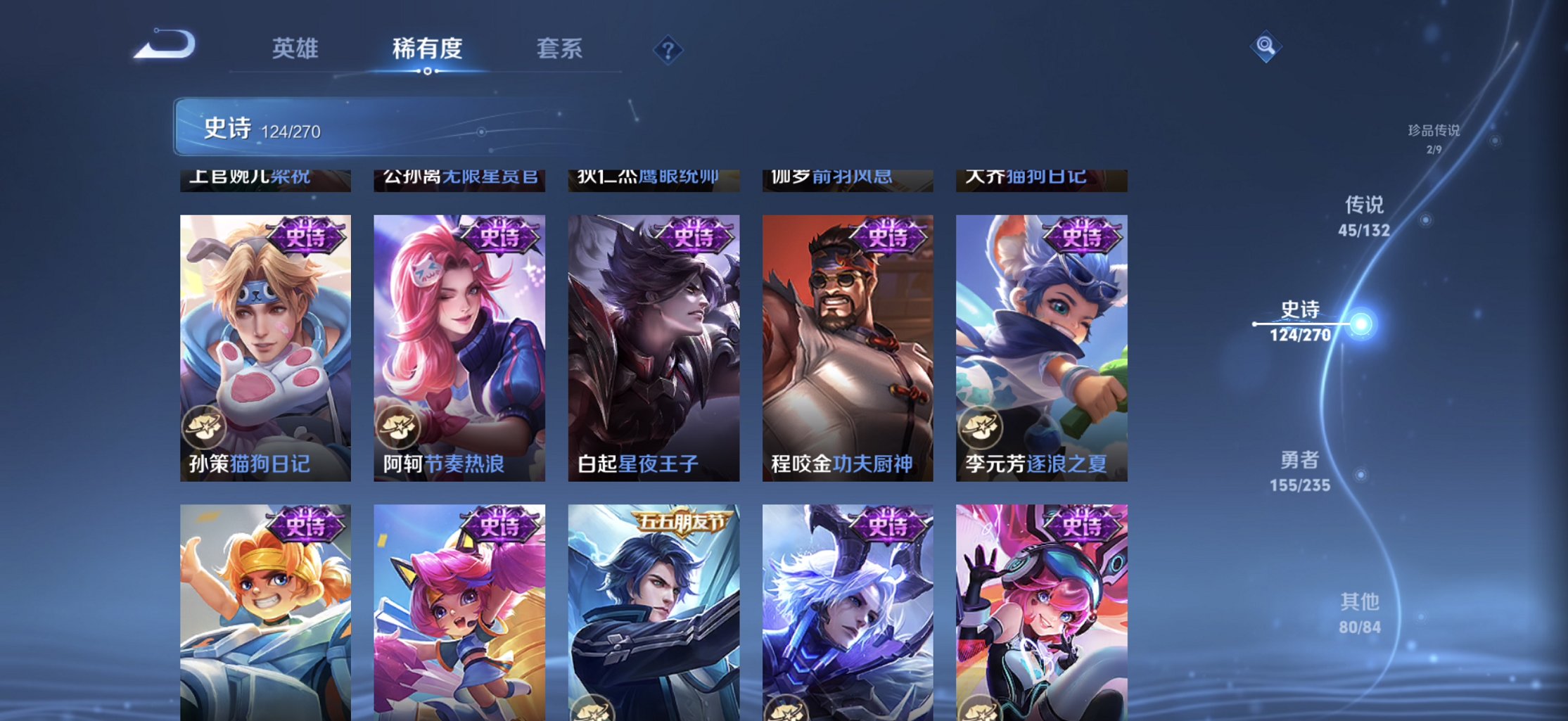This screenshot has width=1568, height=721.
Task: Switch to the 英雄 tab
Action: click(x=295, y=49)
